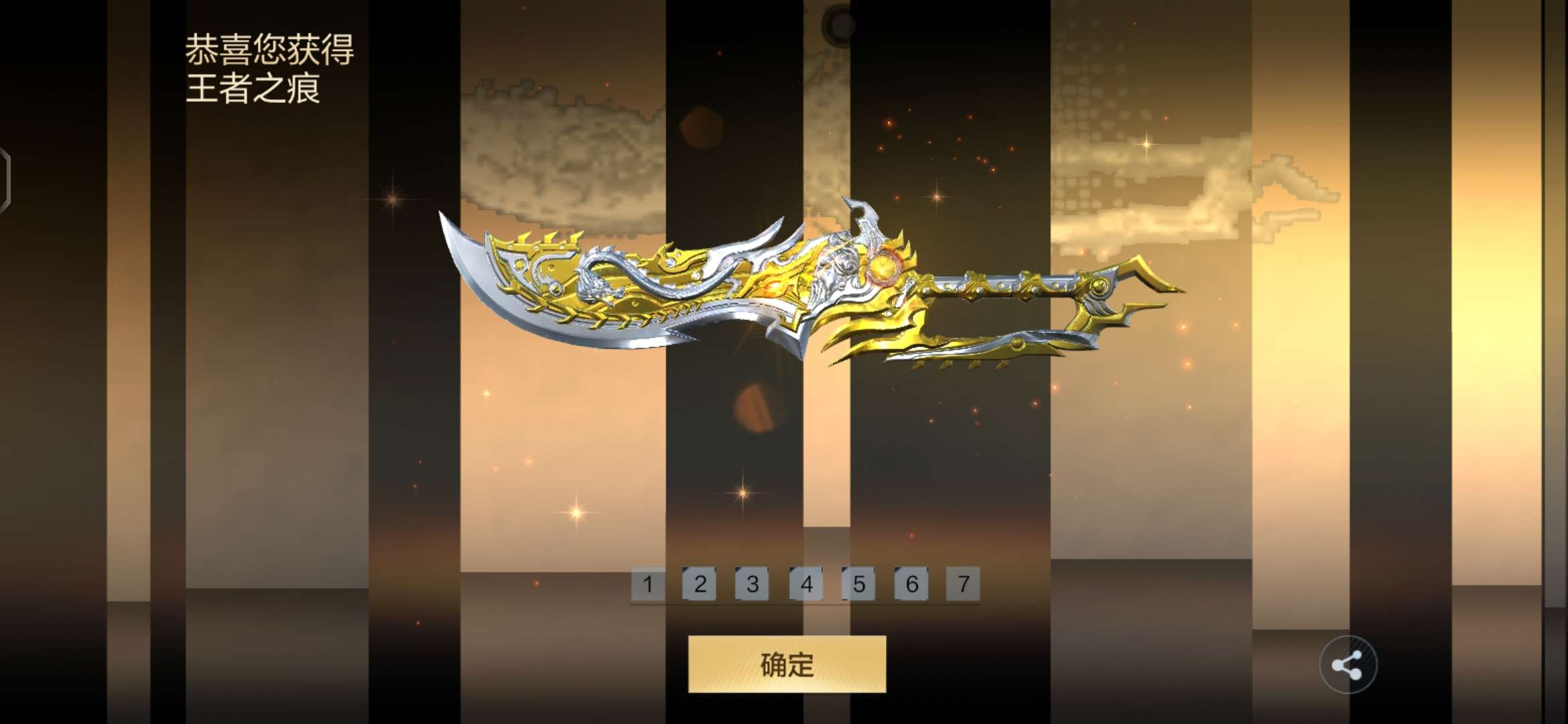Switch to weapon view 2
Image resolution: width=1568 pixels, height=724 pixels.
700,583
